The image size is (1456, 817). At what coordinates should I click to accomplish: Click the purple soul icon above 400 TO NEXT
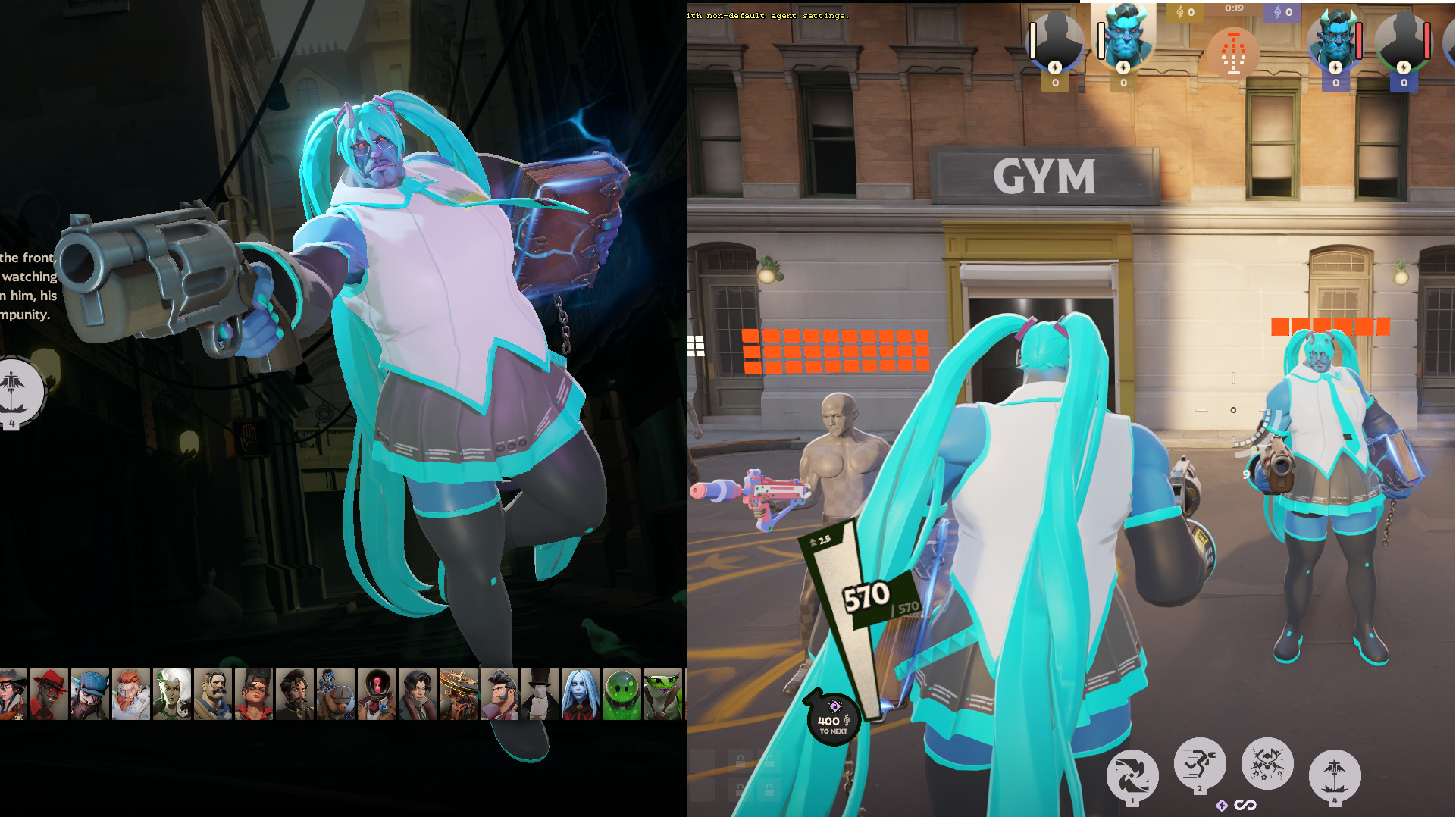(x=835, y=706)
